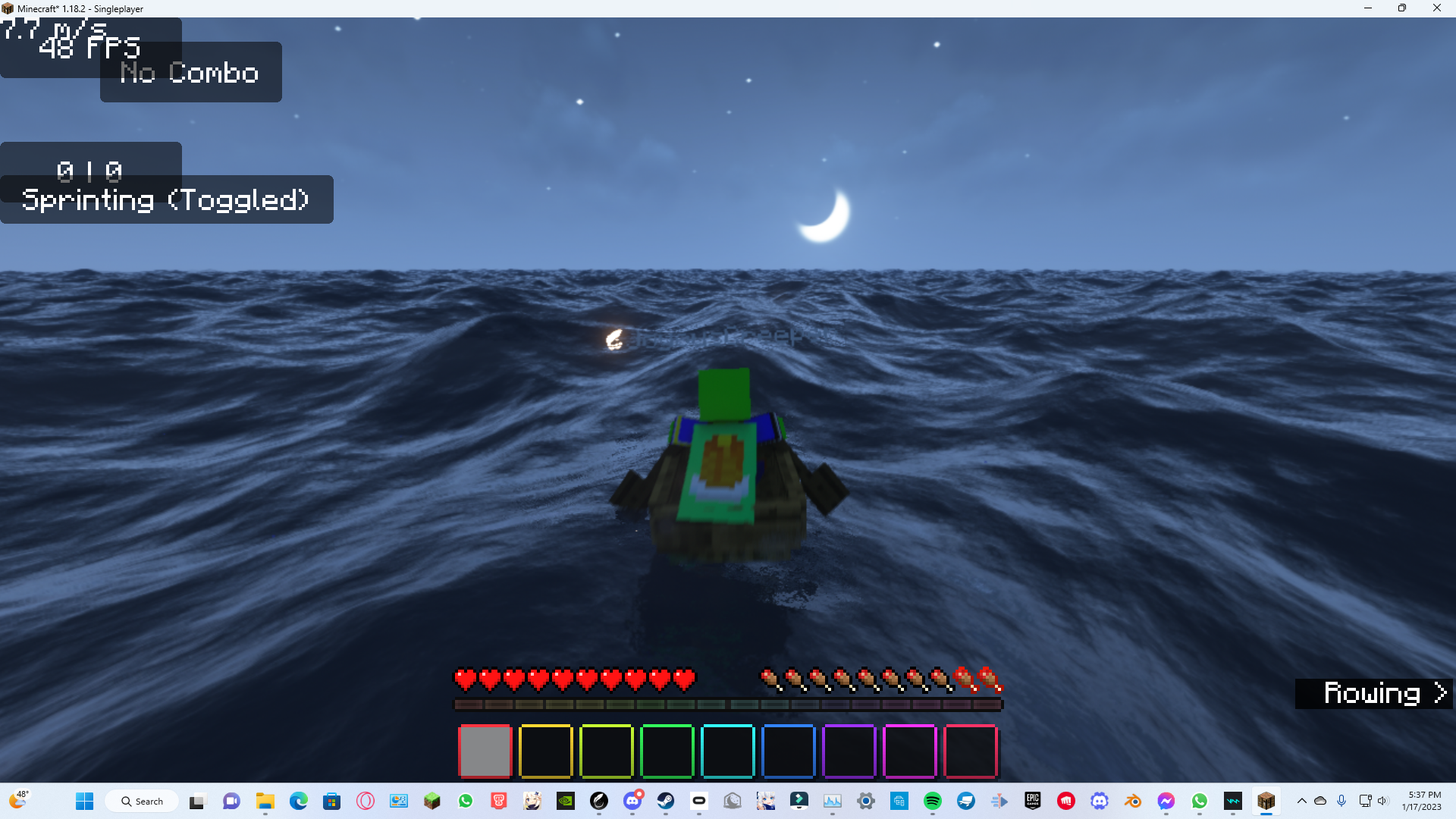
Task: Mute the microphone in the system tray
Action: pyautogui.click(x=1341, y=801)
